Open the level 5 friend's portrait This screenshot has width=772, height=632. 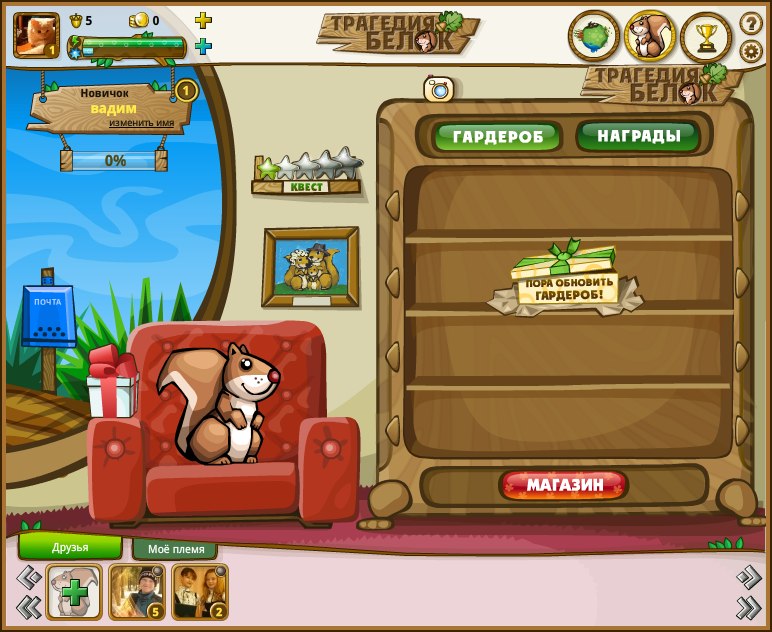[x=136, y=591]
